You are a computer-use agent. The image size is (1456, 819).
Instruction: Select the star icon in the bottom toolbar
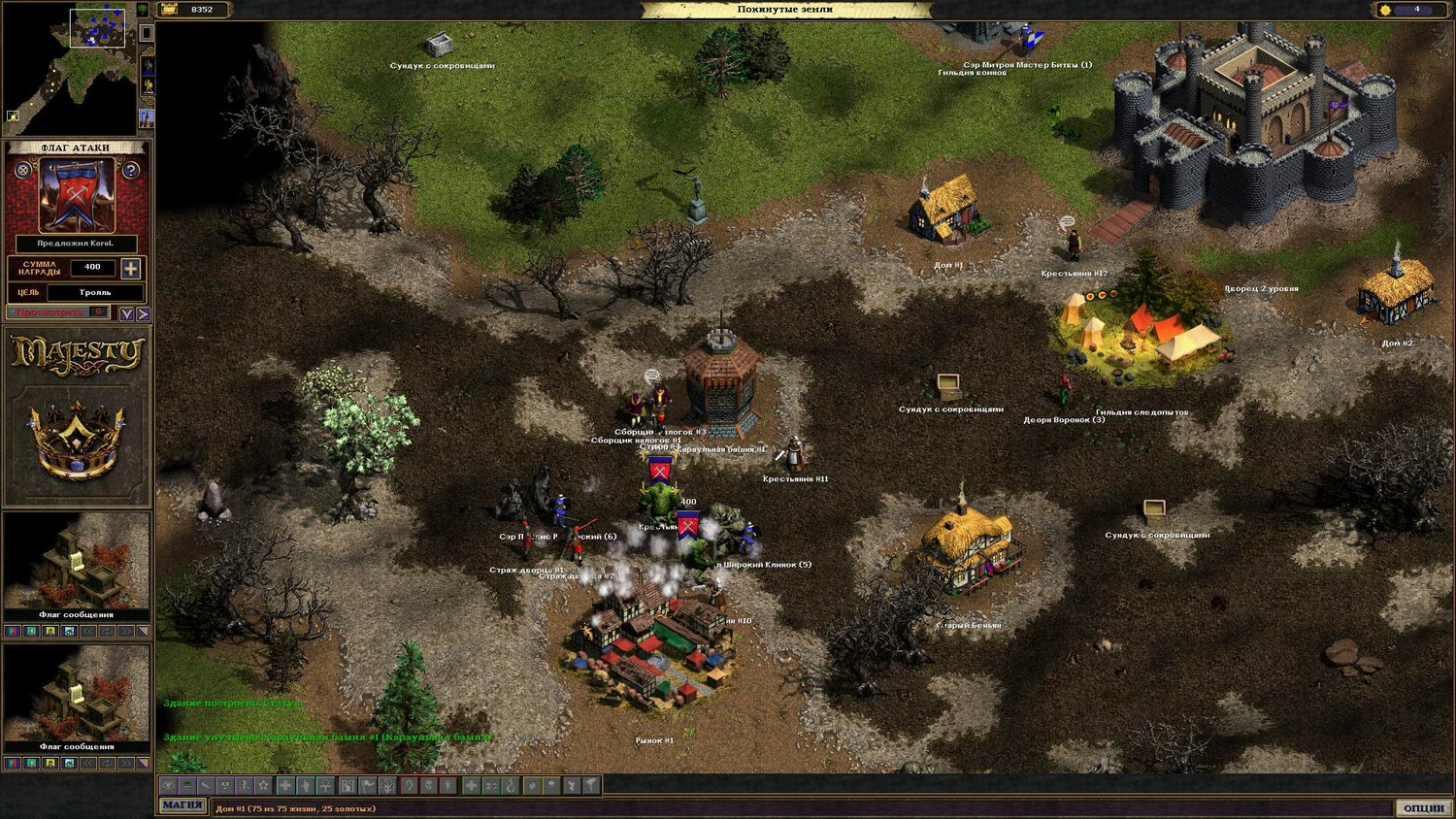(263, 785)
